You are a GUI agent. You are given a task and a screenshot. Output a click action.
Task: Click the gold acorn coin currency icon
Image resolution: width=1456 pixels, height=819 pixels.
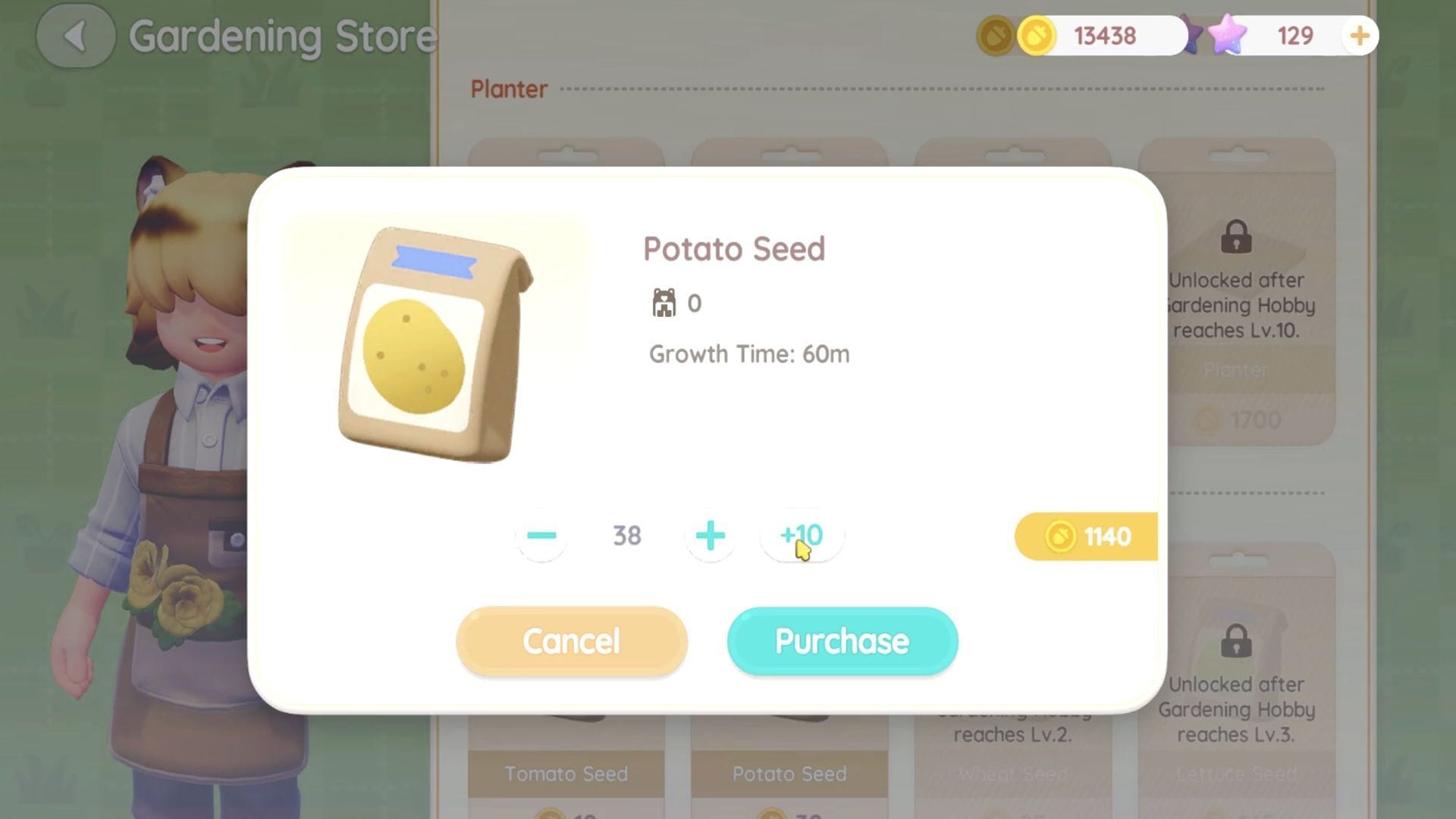point(1039,35)
